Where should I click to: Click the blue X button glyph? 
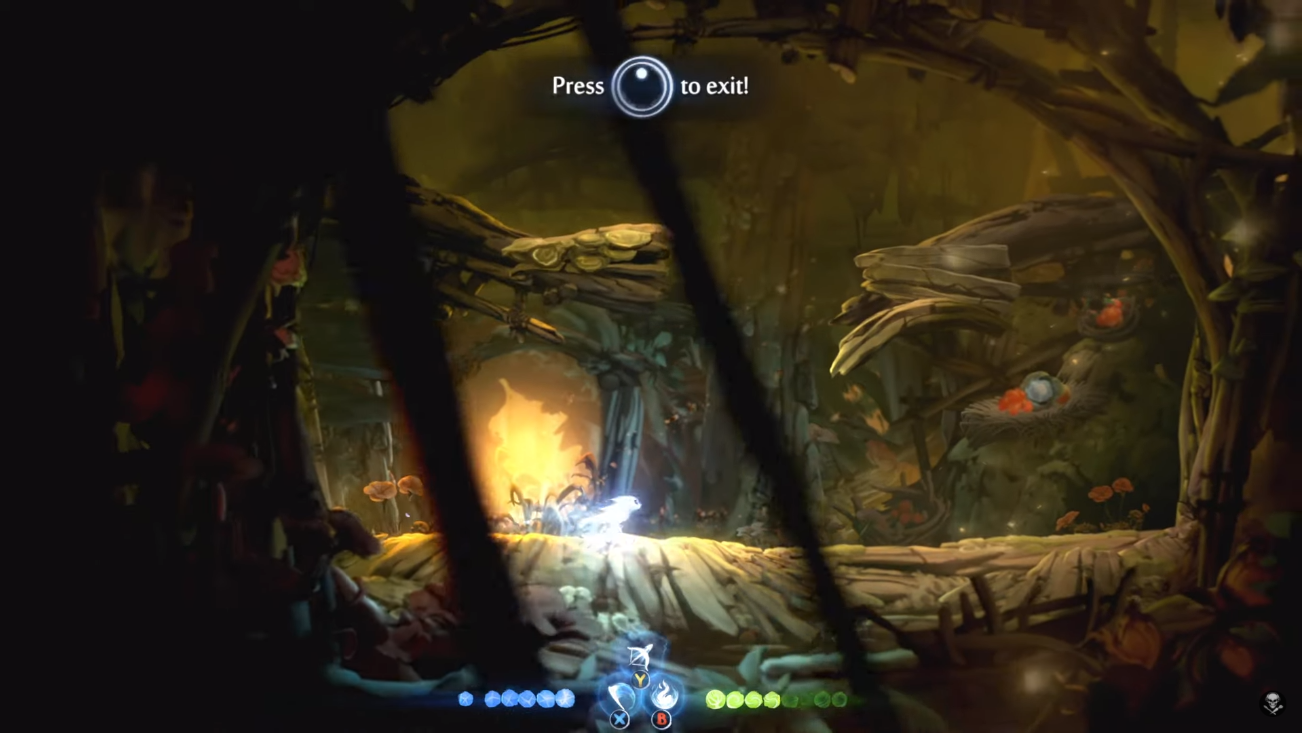click(x=619, y=718)
